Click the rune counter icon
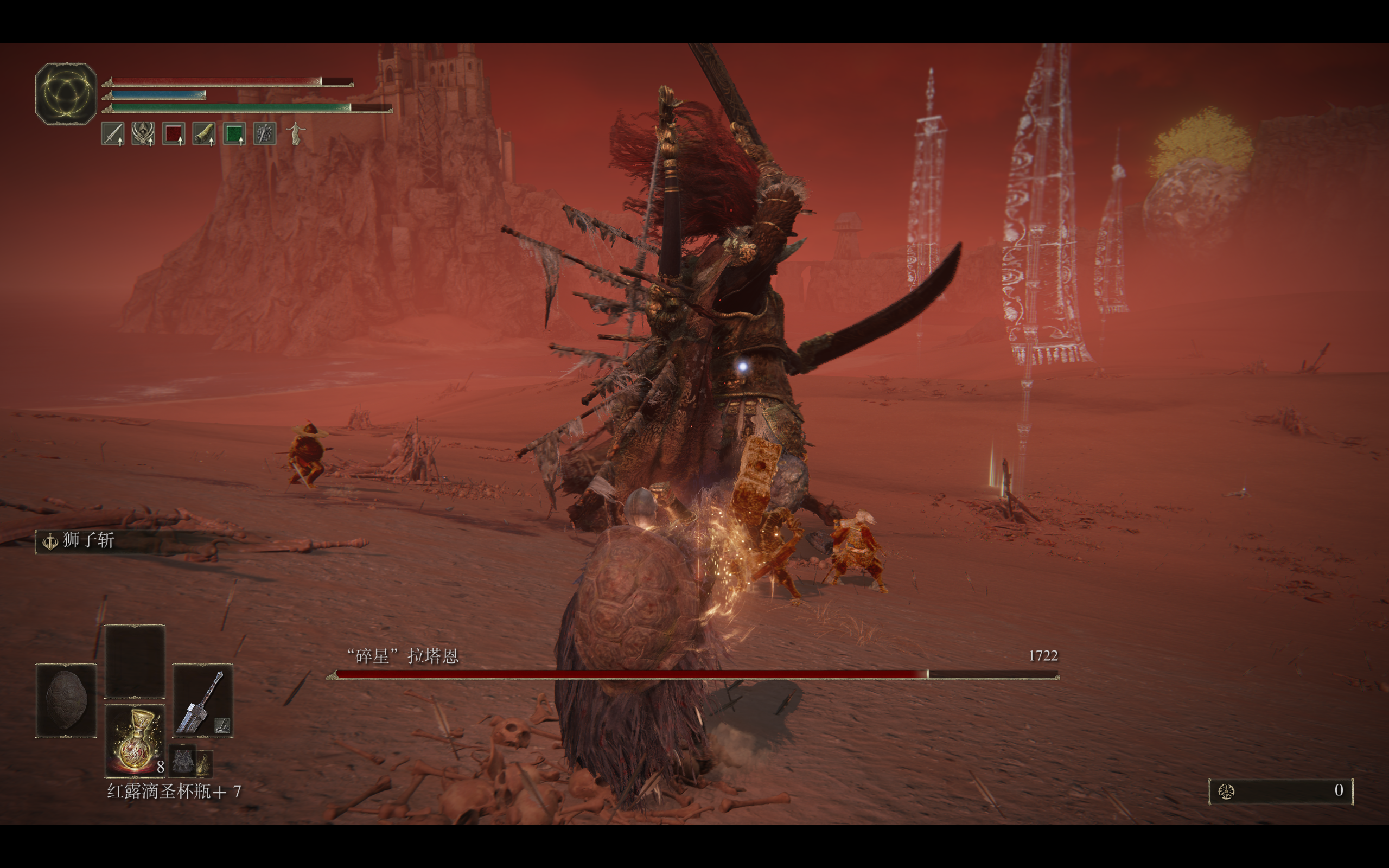1389x868 pixels. point(1227,792)
